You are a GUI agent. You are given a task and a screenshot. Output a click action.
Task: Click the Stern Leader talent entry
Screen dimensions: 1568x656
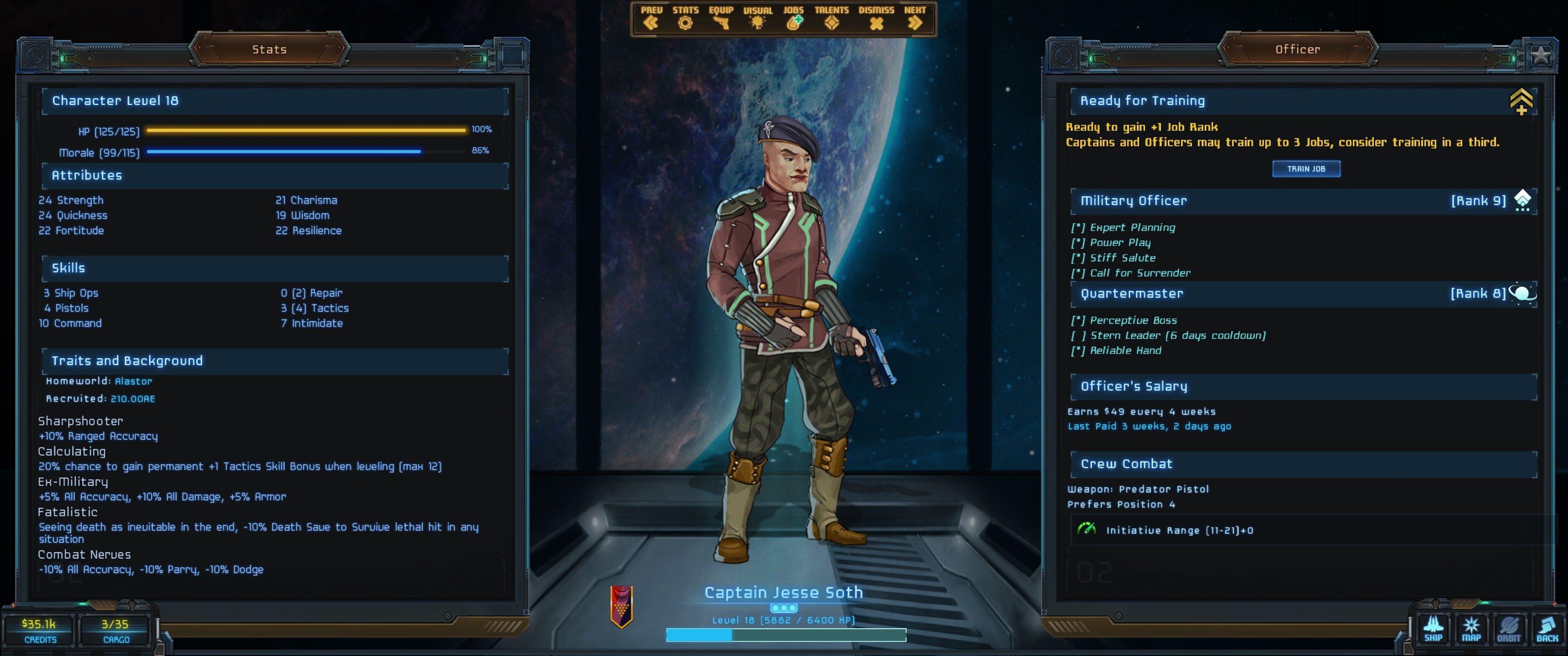(x=1176, y=335)
